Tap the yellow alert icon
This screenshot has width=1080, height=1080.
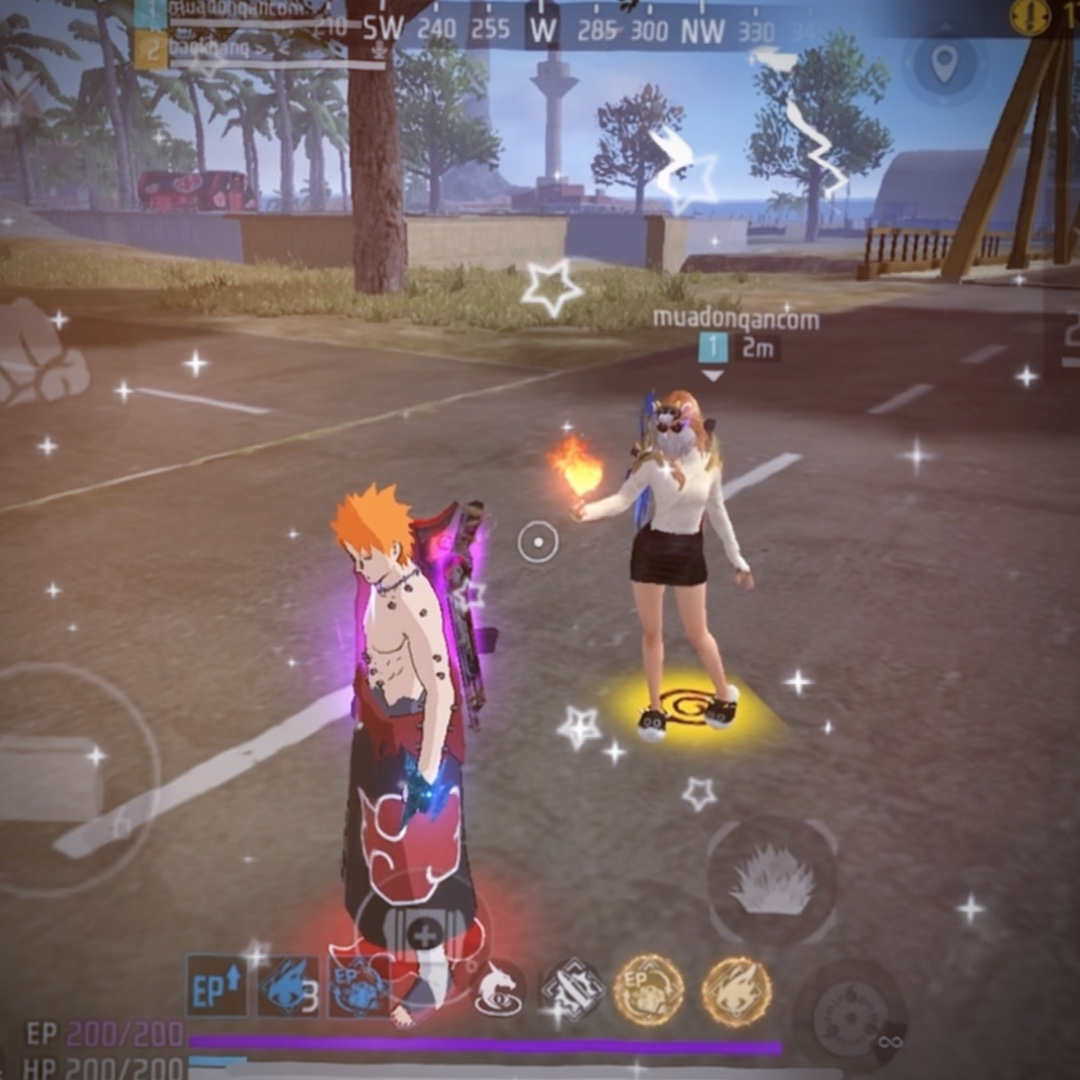point(1030,17)
